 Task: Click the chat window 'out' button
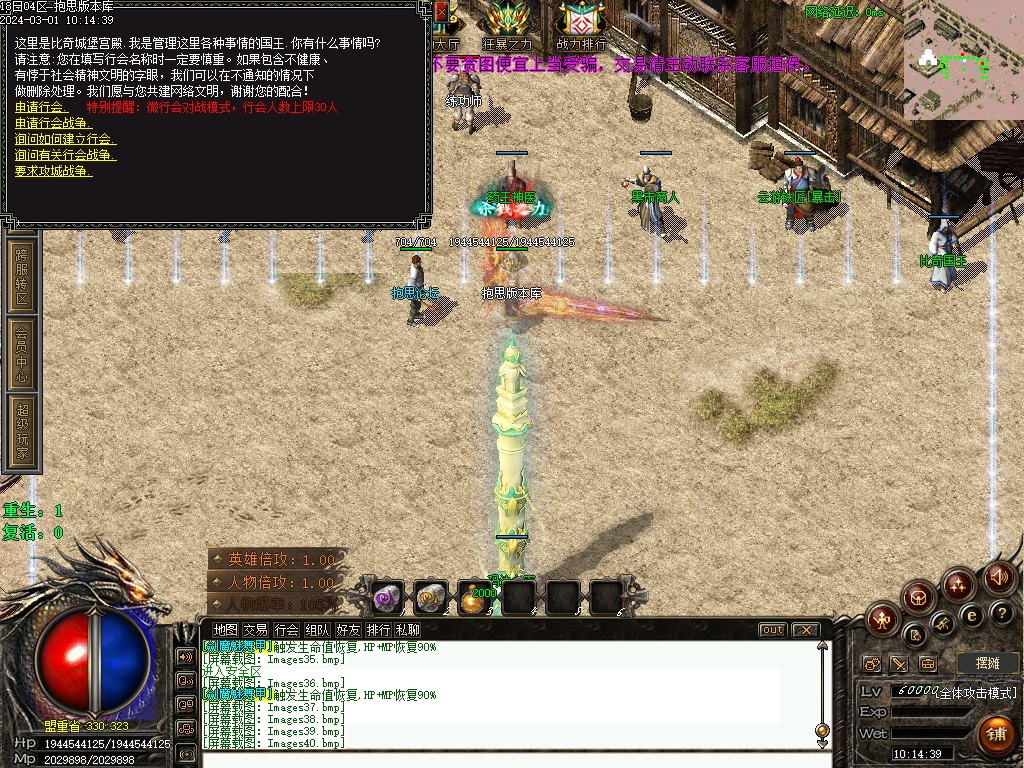(772, 630)
